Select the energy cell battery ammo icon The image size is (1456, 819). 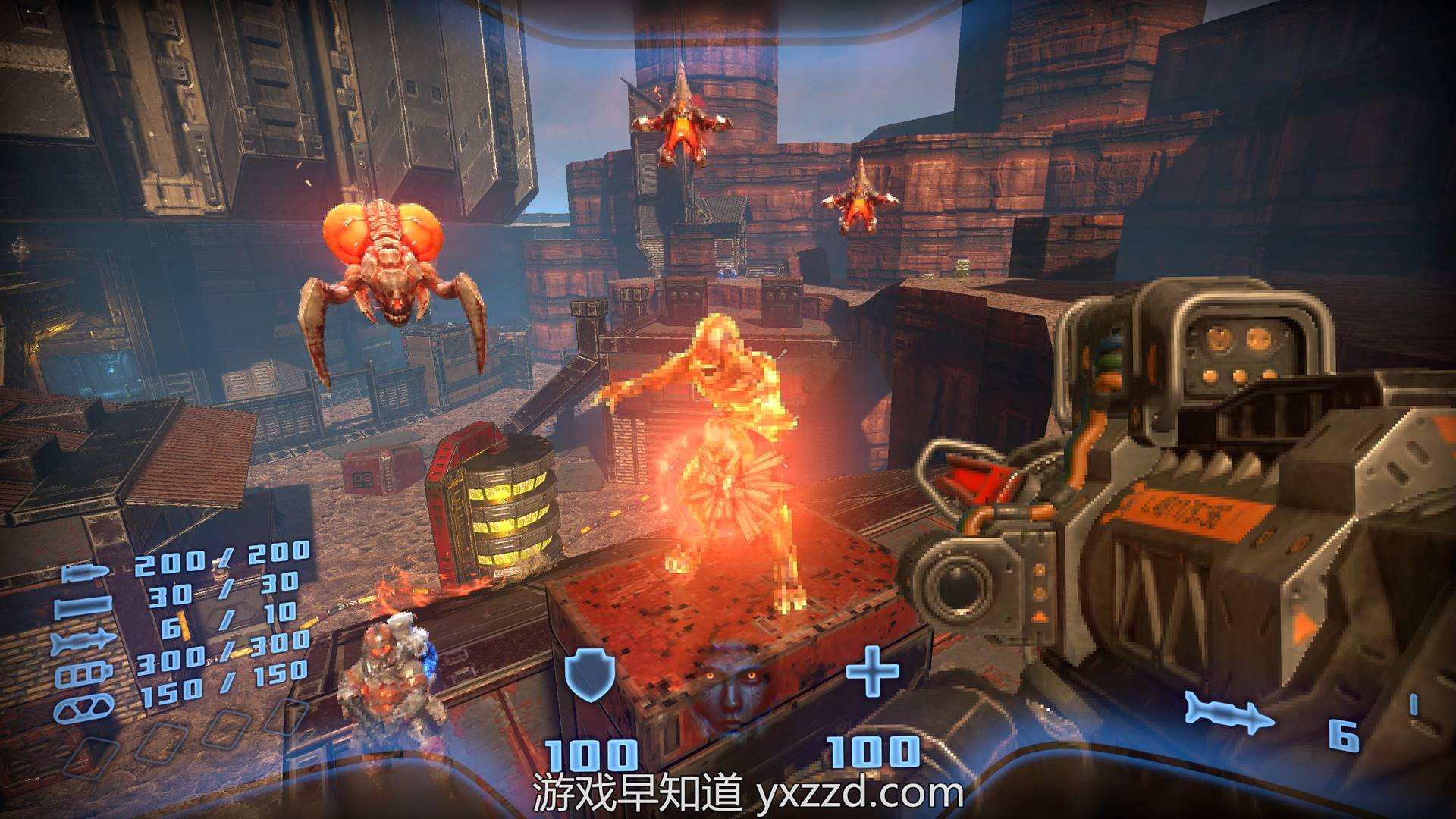tap(83, 676)
